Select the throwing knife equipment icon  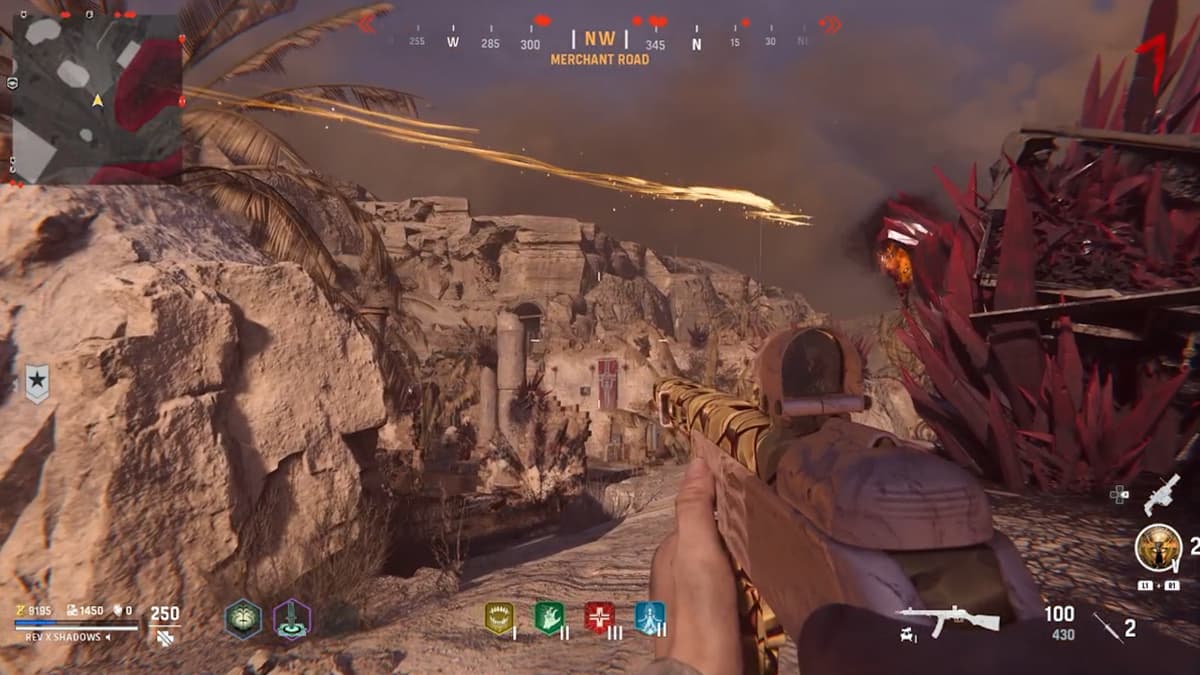[x=1108, y=628]
